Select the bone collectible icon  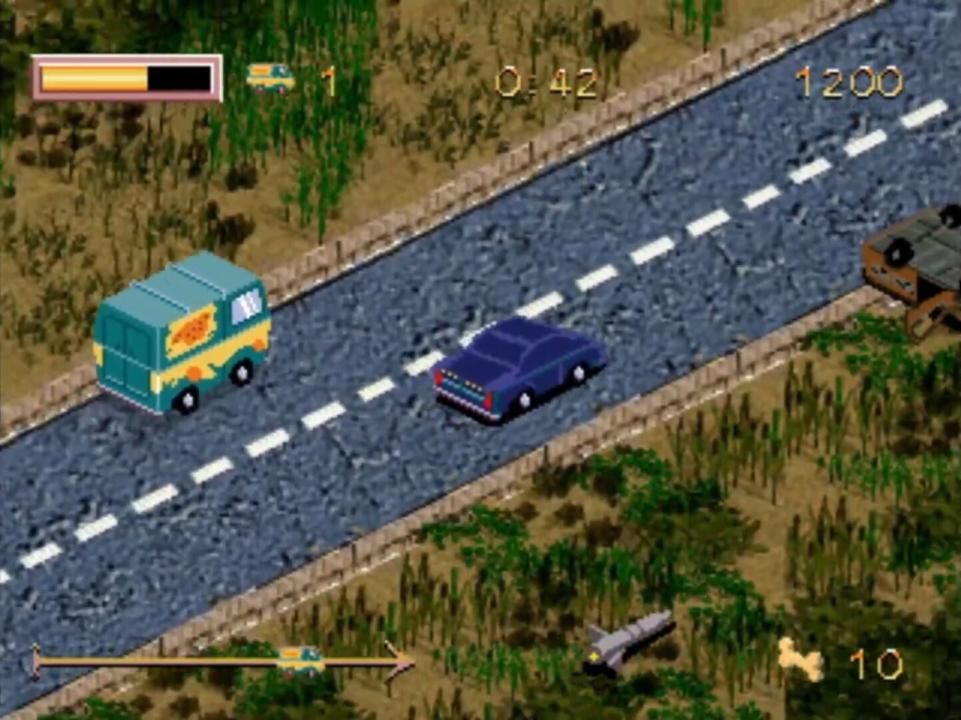click(x=800, y=660)
